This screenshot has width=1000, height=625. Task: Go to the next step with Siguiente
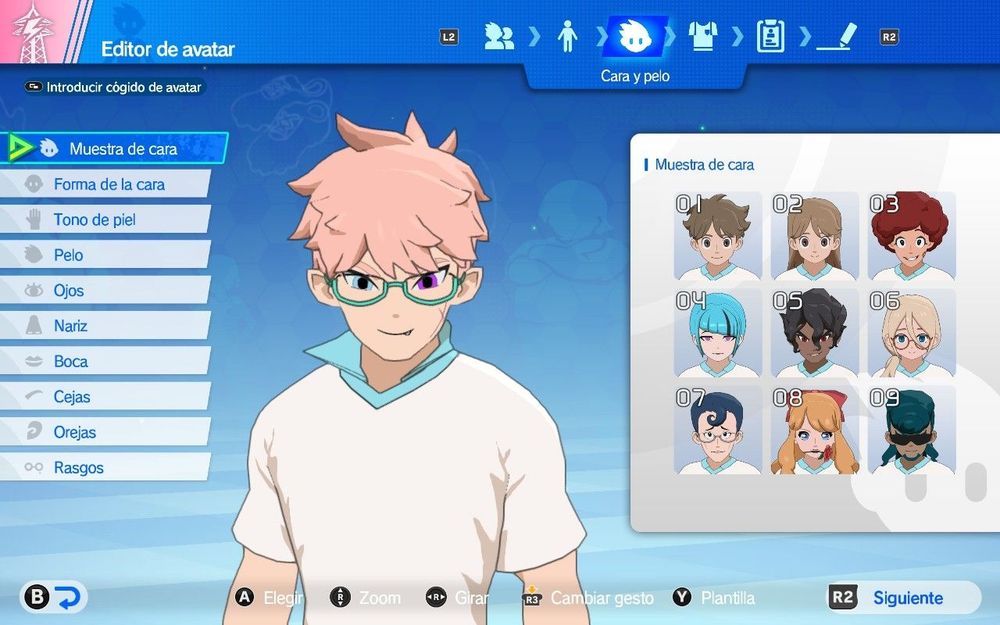[905, 598]
